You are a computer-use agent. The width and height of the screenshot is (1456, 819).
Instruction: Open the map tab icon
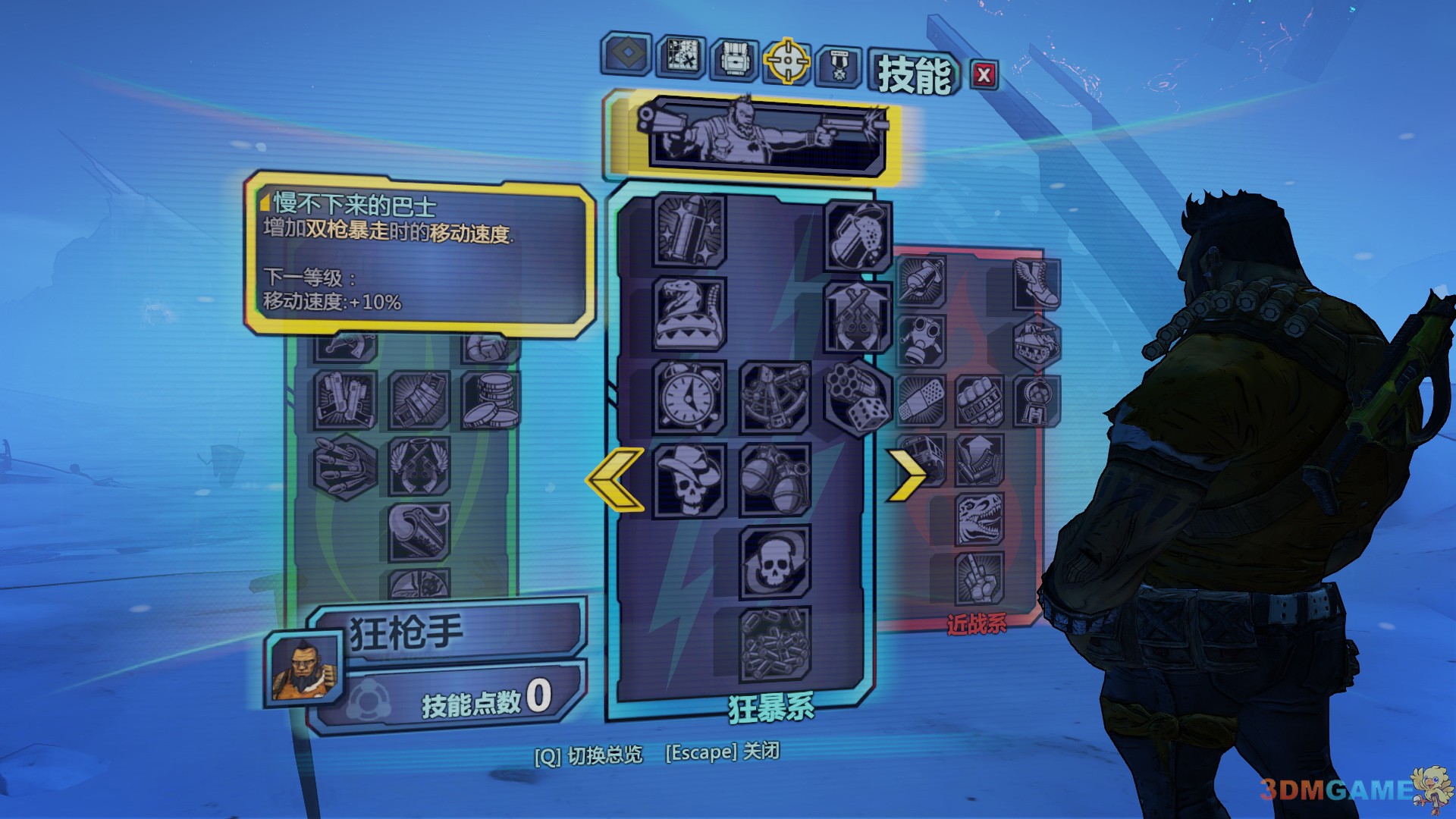681,55
